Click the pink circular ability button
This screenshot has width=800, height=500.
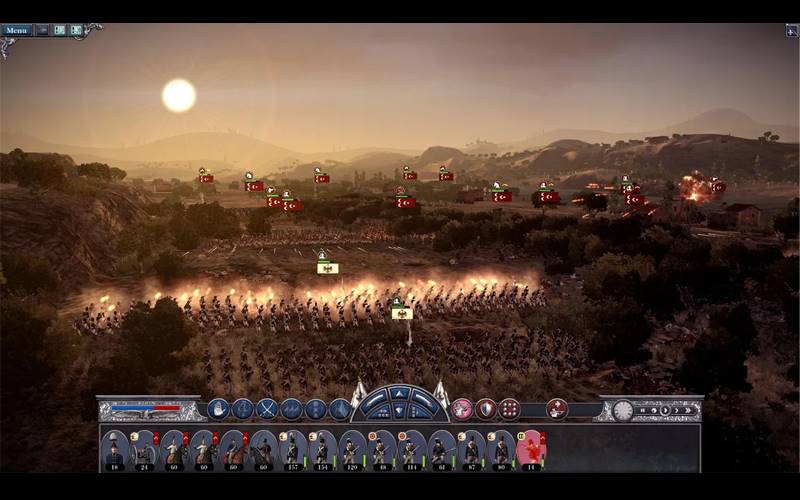click(x=461, y=408)
